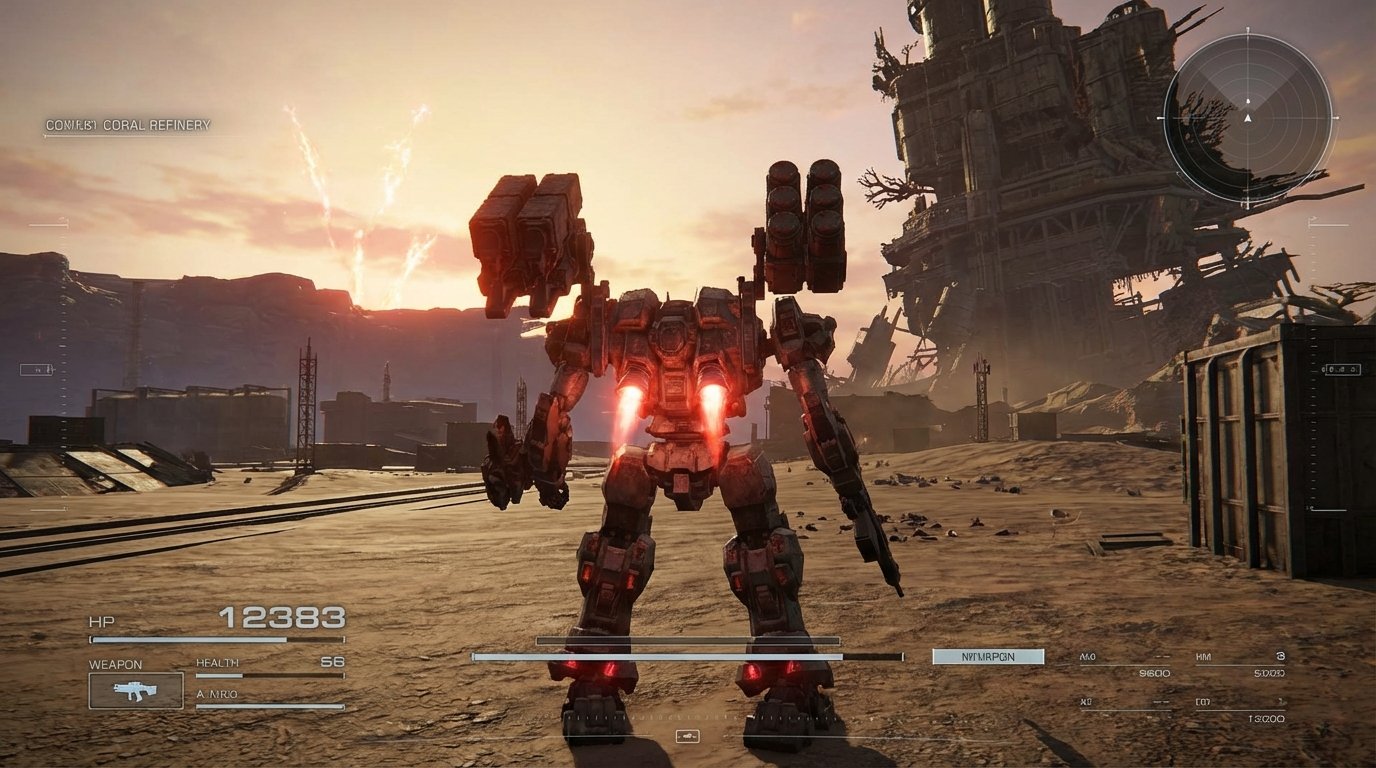Image resolution: width=1376 pixels, height=768 pixels.
Task: Expand the COMBAT CORAL REFINERY mission label
Action: point(128,125)
